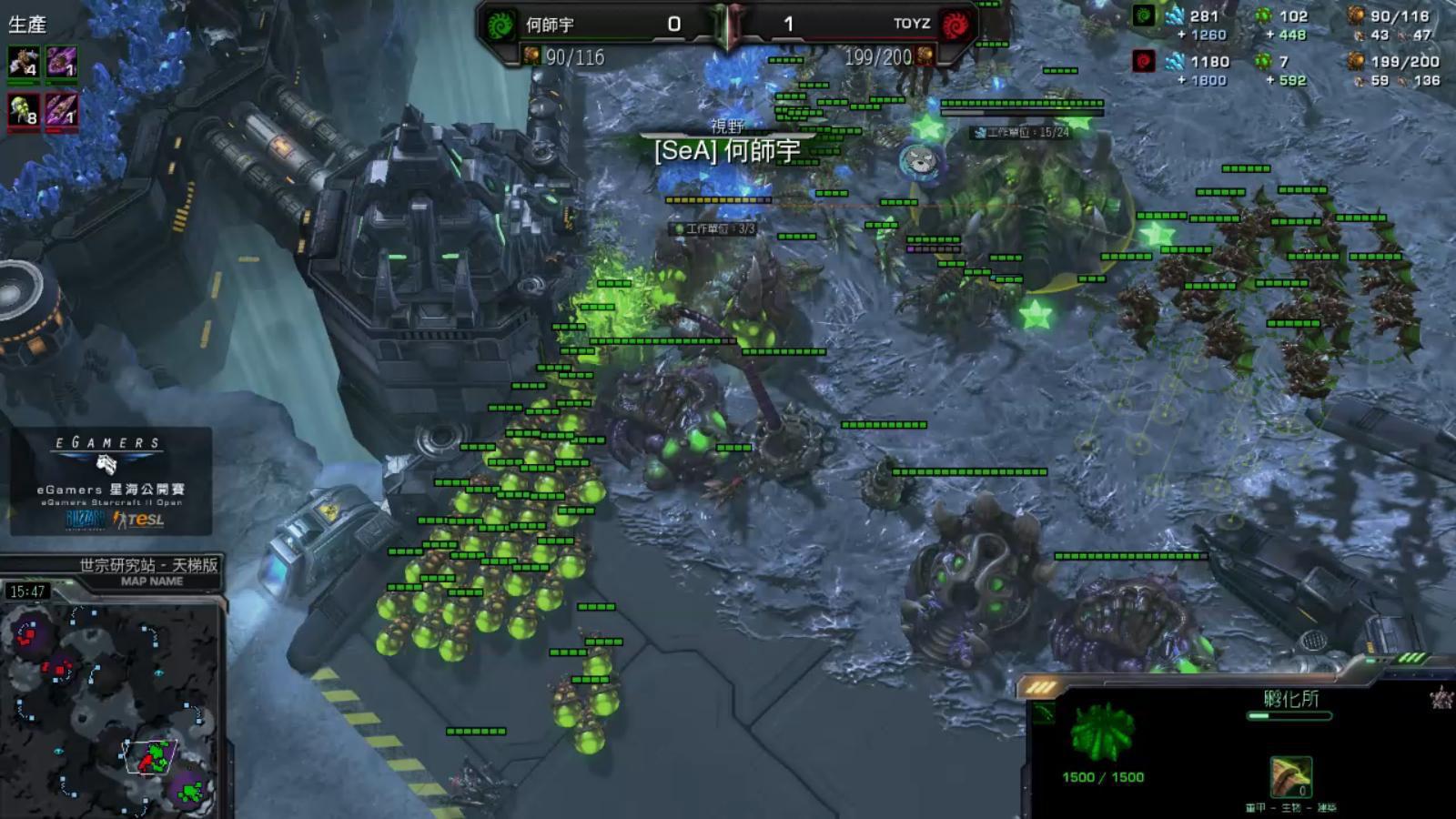Click the hatchery armor upgrade icon
Viewport: 1456px width, 819px height.
1290,778
